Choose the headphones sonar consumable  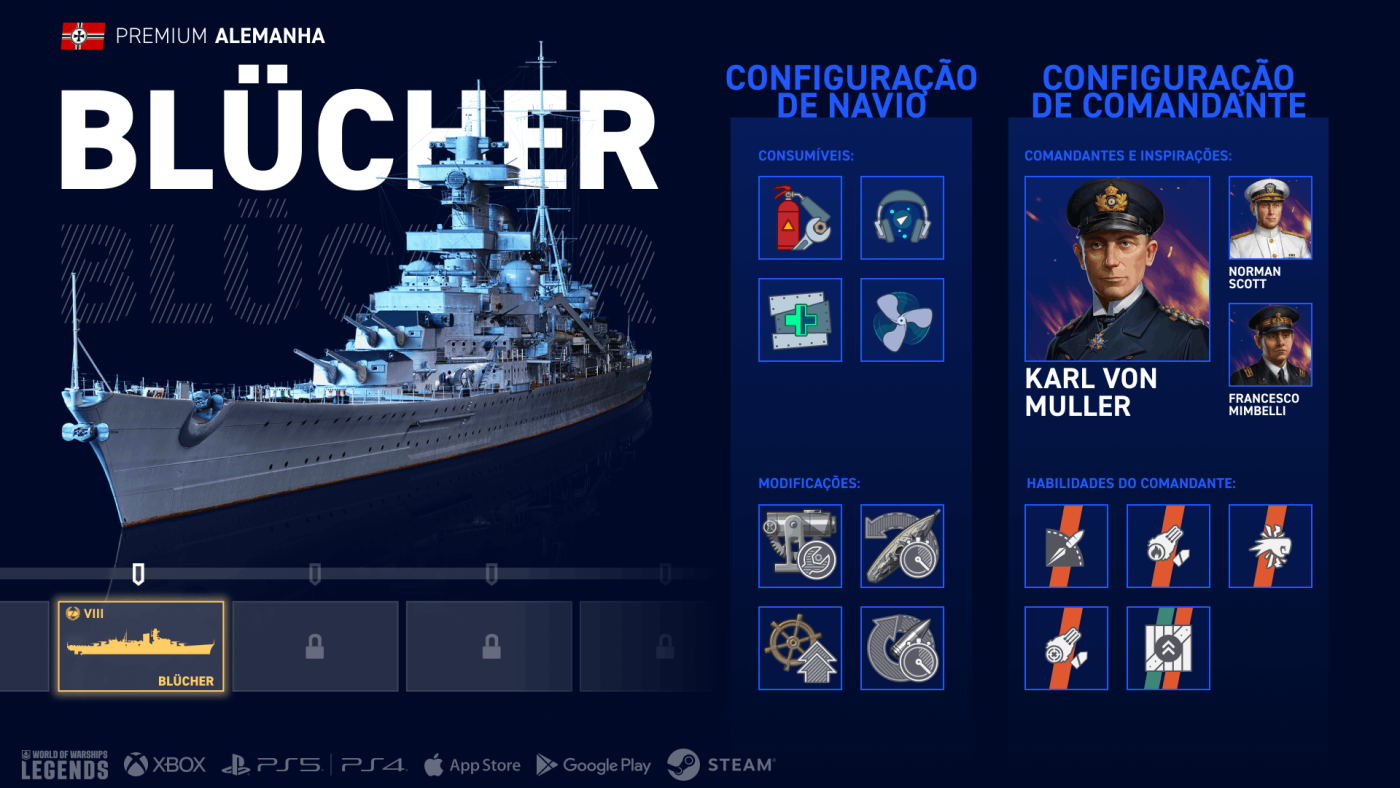tap(902, 218)
